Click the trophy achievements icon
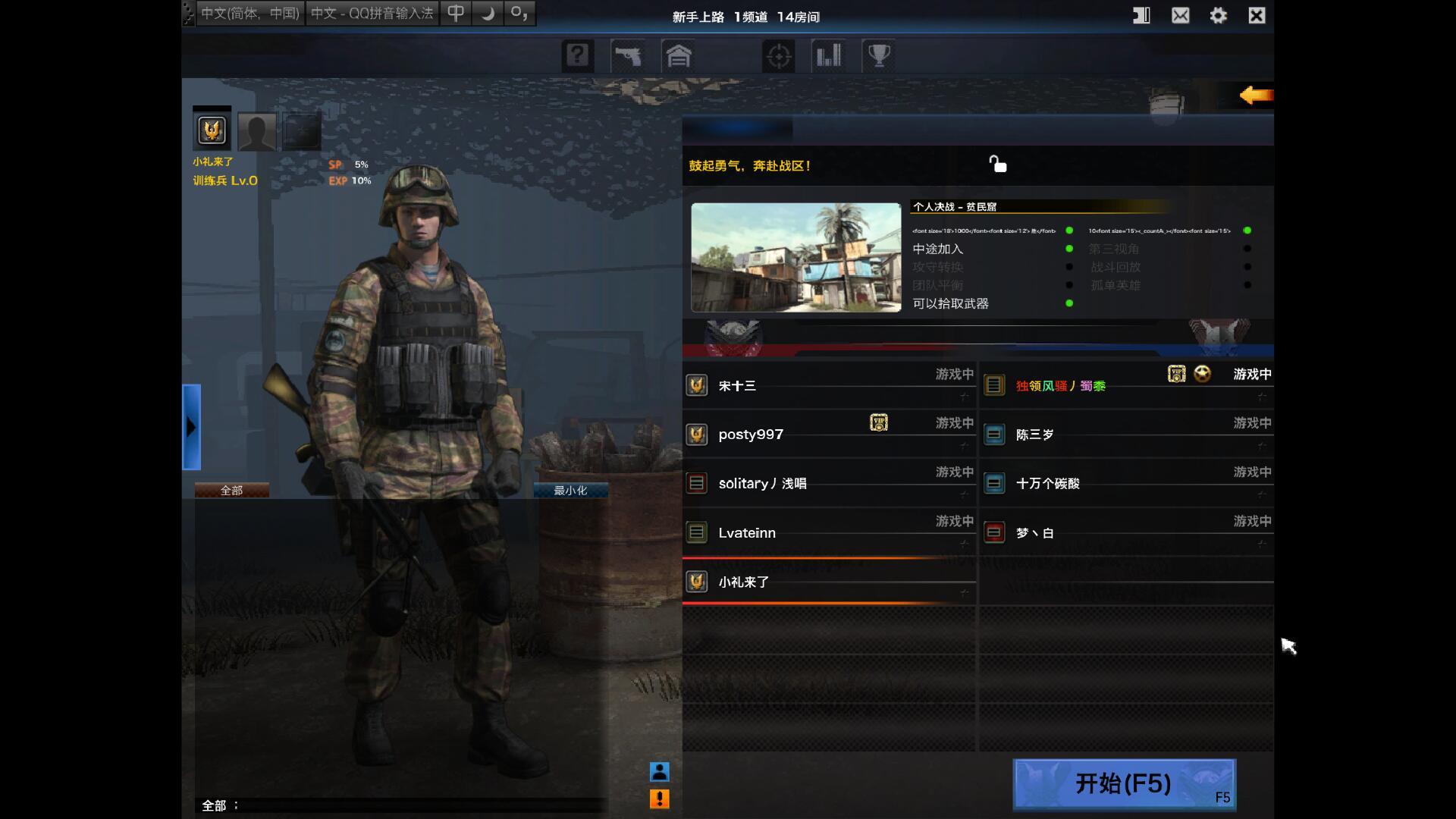 (879, 54)
